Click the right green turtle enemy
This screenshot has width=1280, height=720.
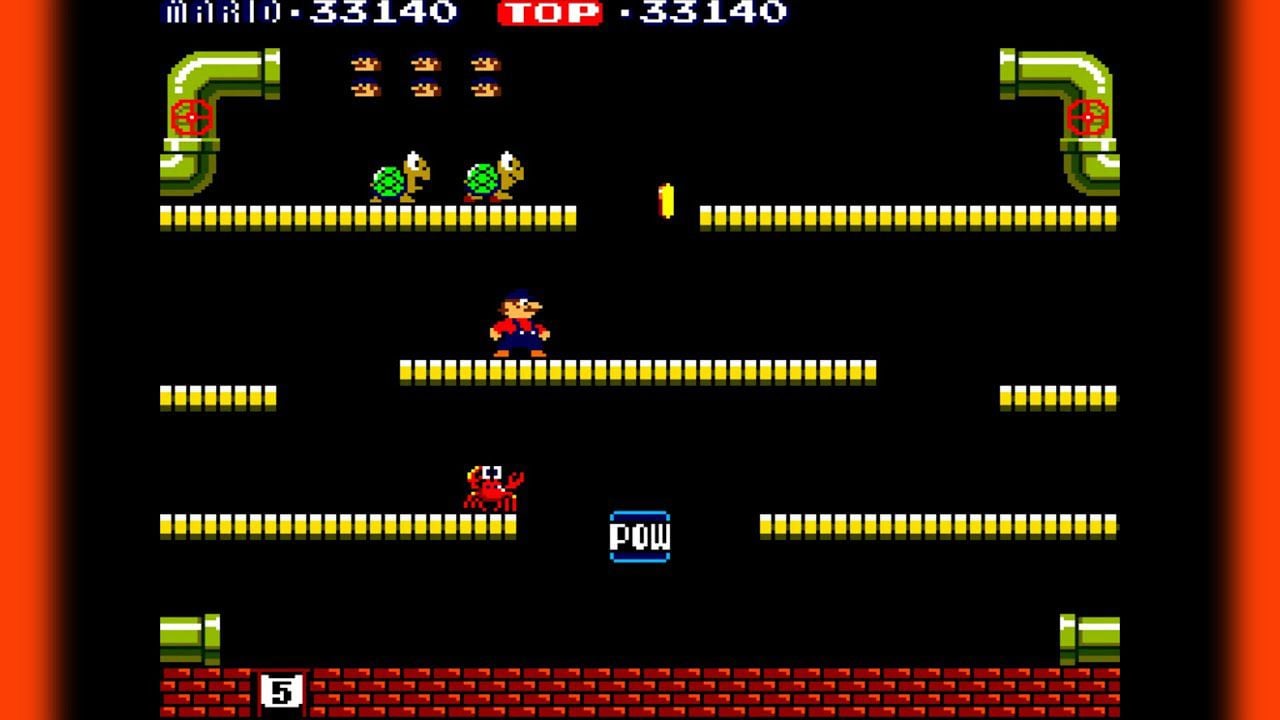click(x=492, y=175)
